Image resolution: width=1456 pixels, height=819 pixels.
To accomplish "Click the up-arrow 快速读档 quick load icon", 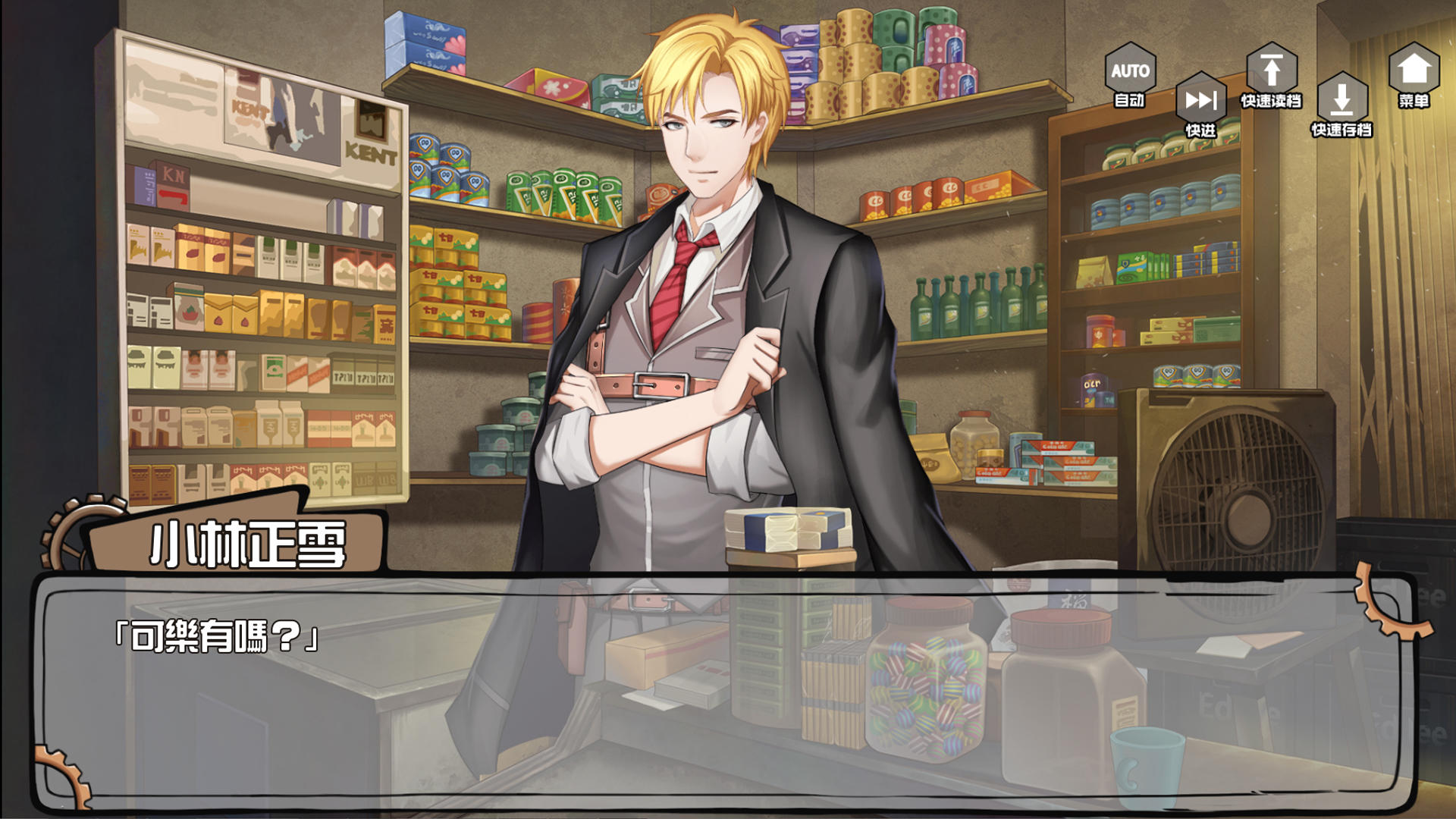I will 1272,67.
